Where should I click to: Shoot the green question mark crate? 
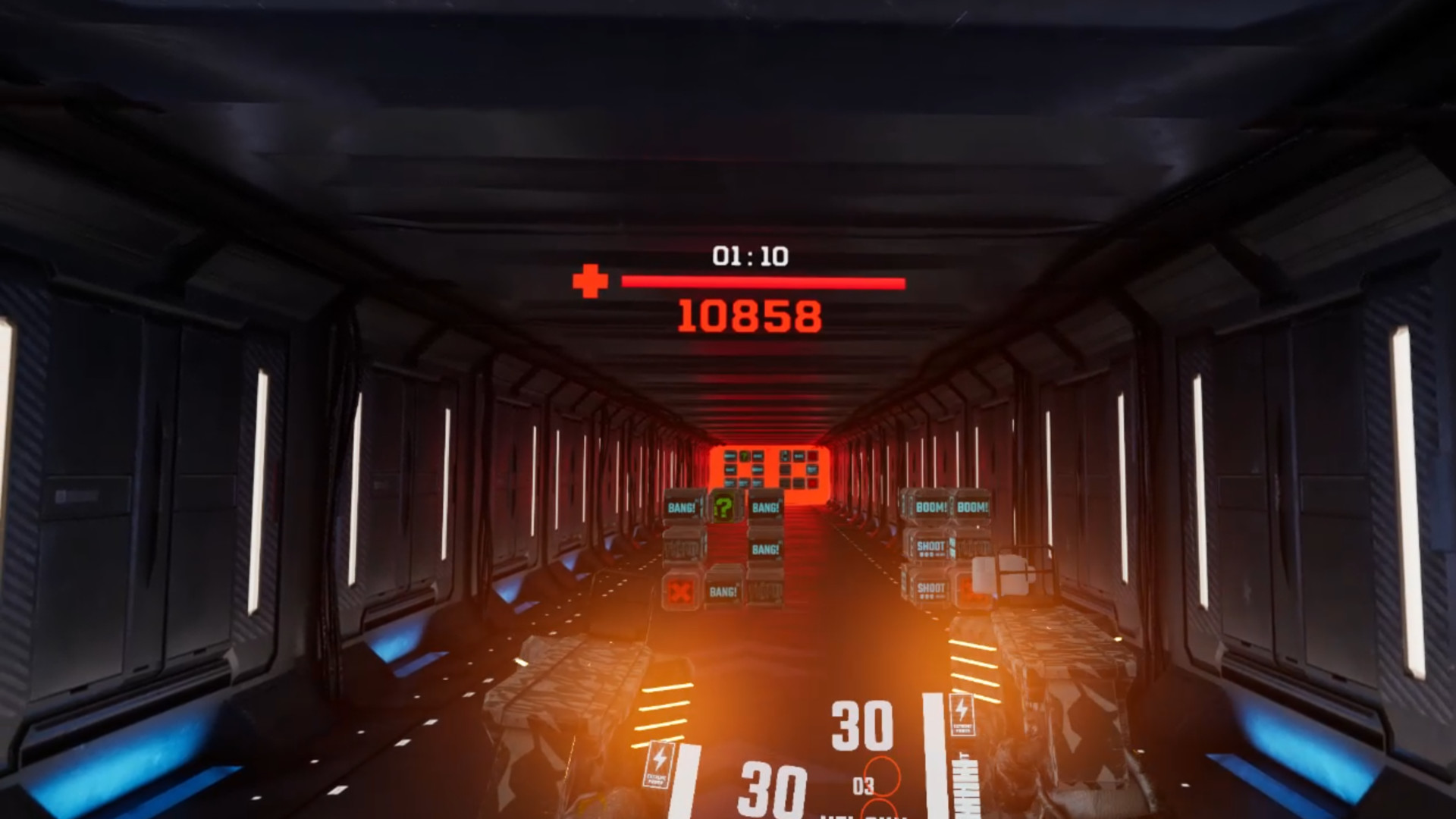pos(725,507)
